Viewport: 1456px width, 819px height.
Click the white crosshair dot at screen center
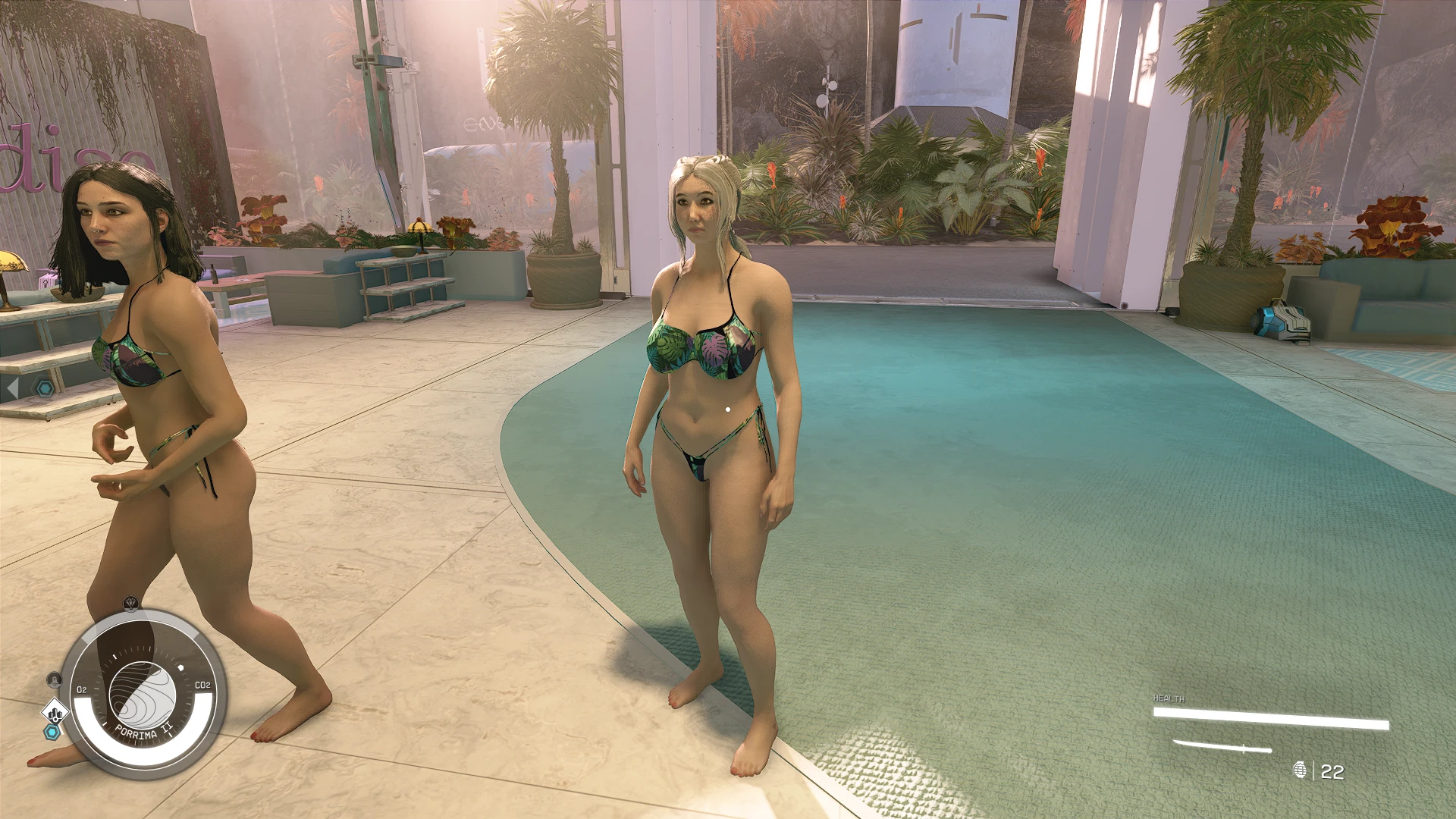tap(726, 408)
